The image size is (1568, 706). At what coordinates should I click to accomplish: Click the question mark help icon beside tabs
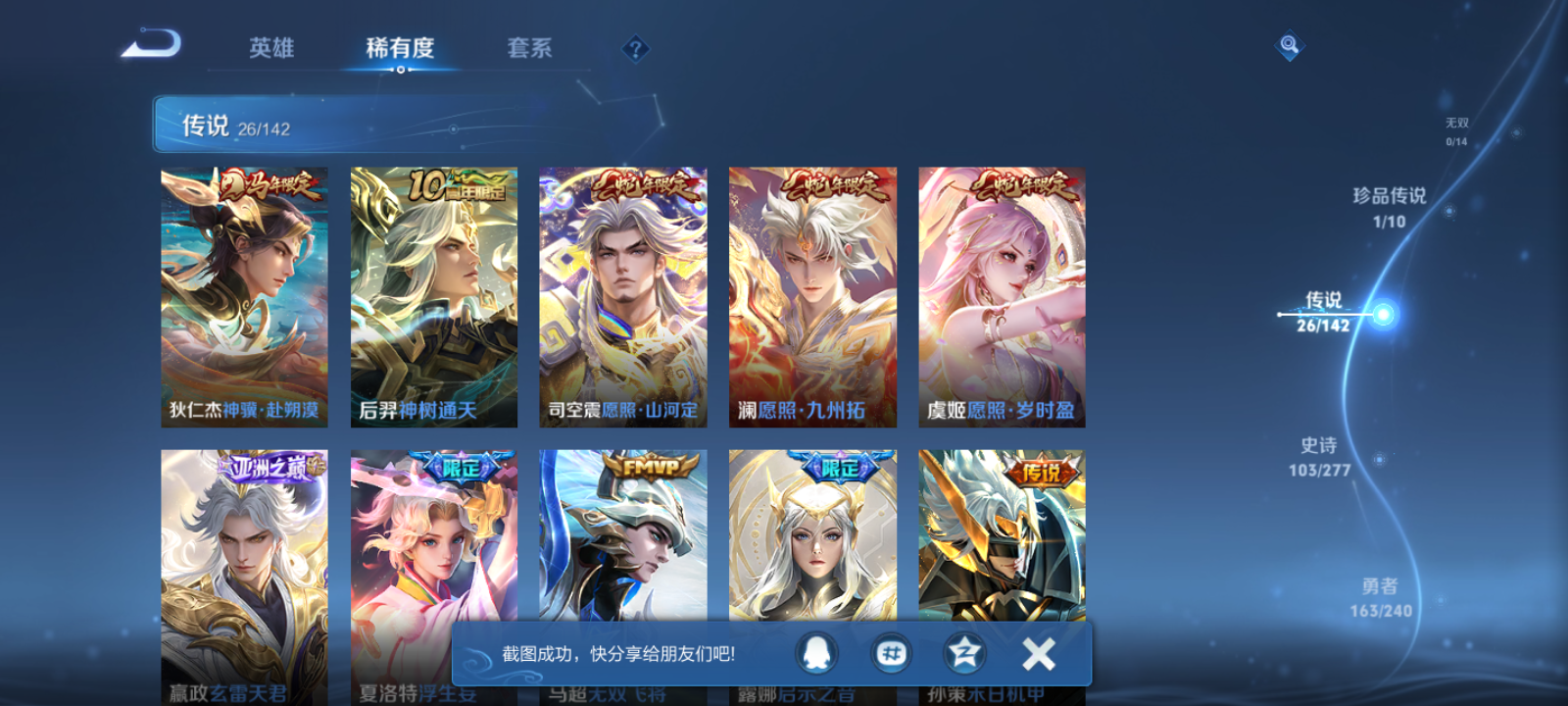tap(634, 47)
